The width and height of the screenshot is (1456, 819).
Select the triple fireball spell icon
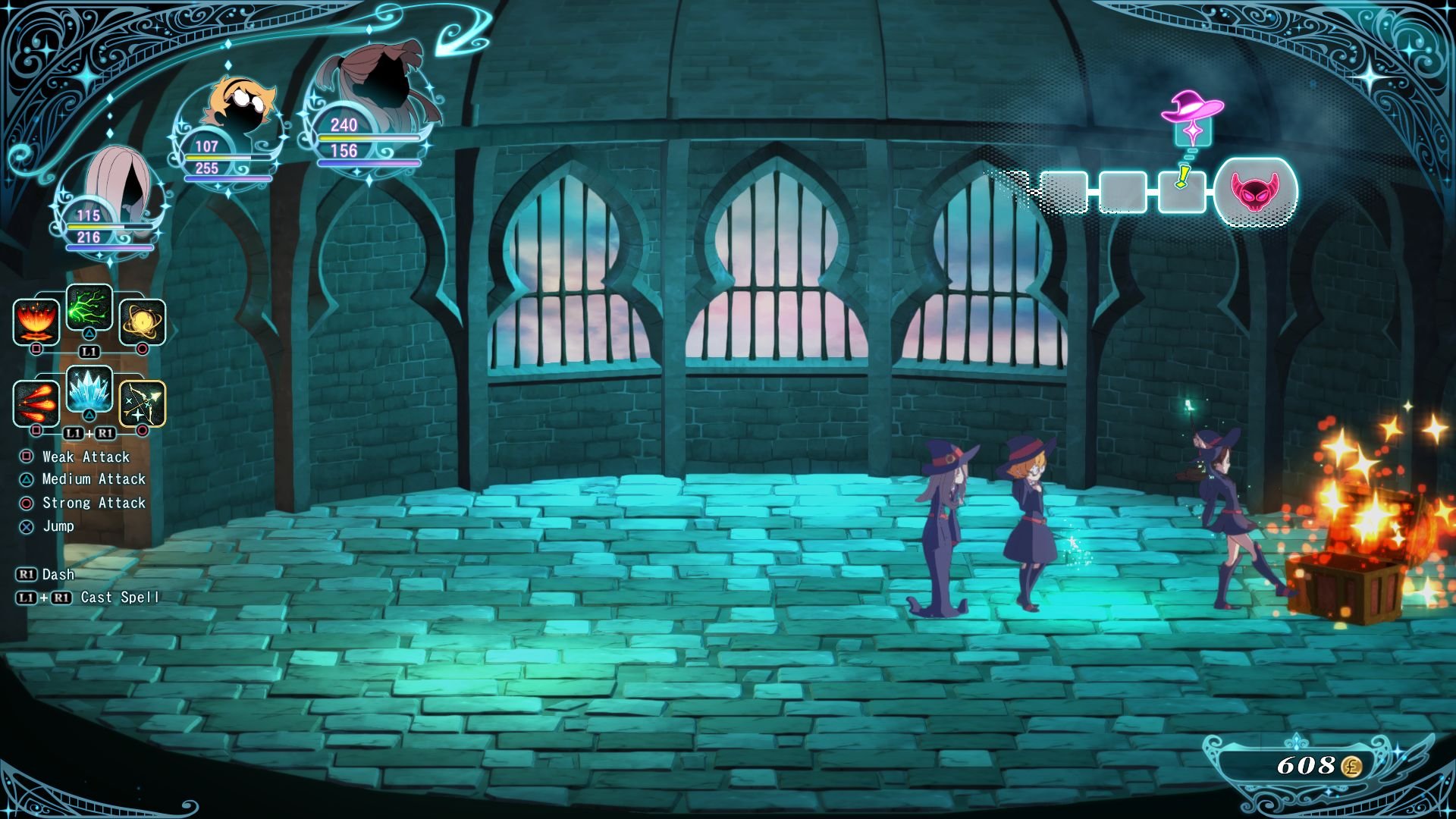click(36, 404)
